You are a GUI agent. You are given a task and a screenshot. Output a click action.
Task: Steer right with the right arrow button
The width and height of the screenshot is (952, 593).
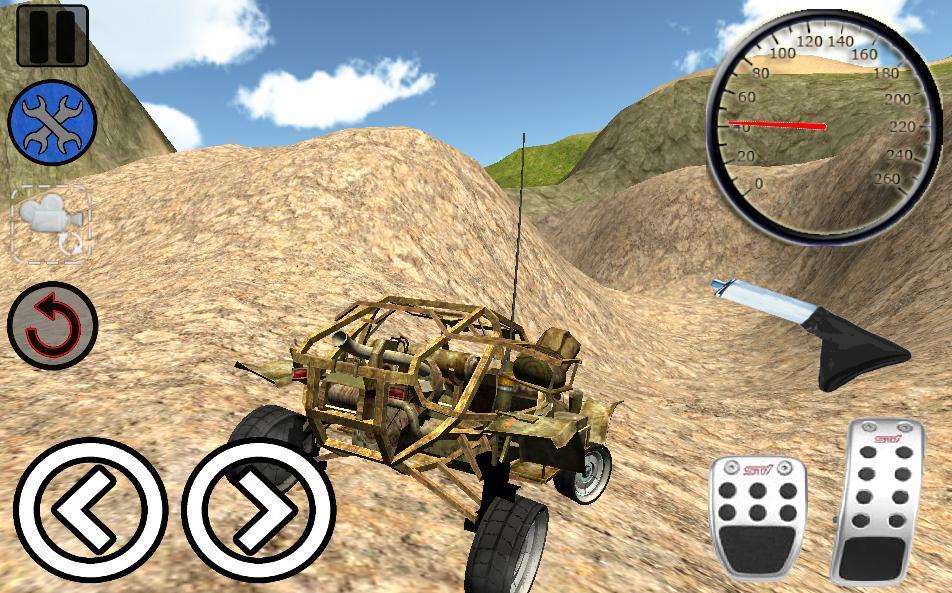pos(257,510)
